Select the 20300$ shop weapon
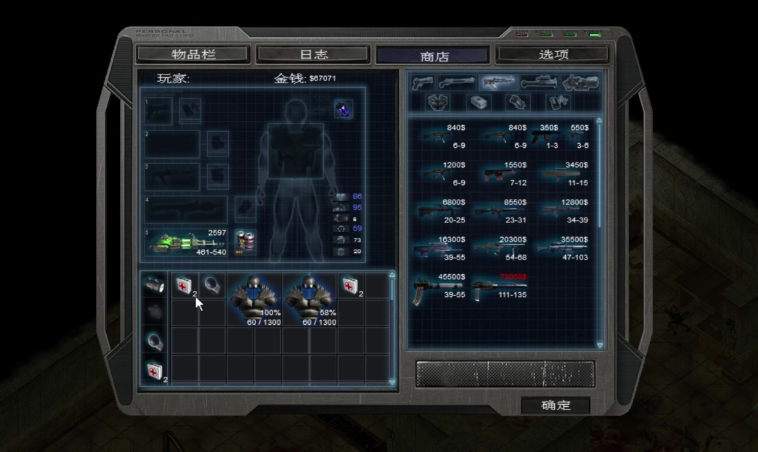758x452 pixels. (x=500, y=252)
